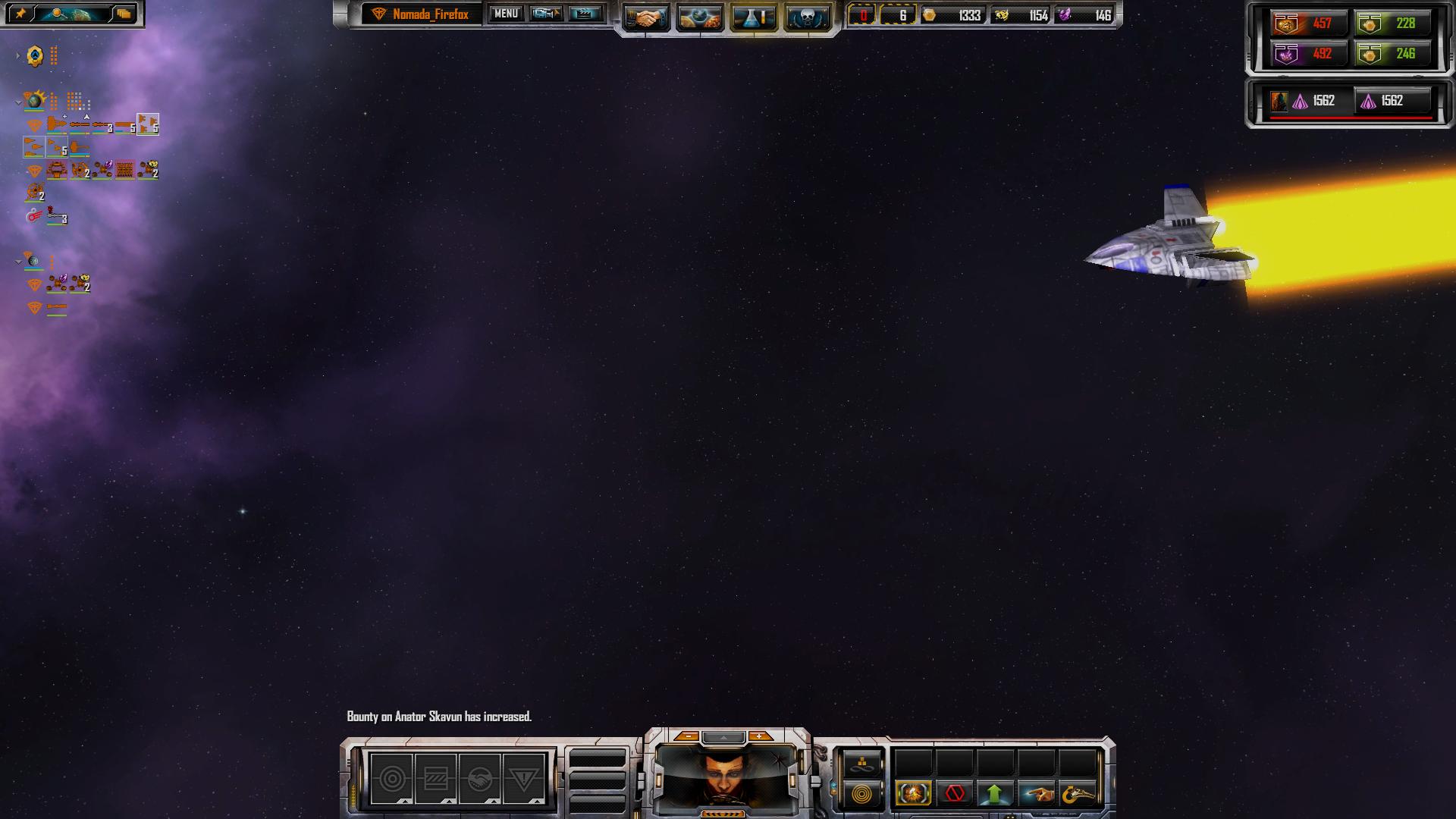Select the attack explosion command icon
Screen dimensions: 1456x819
point(913,794)
